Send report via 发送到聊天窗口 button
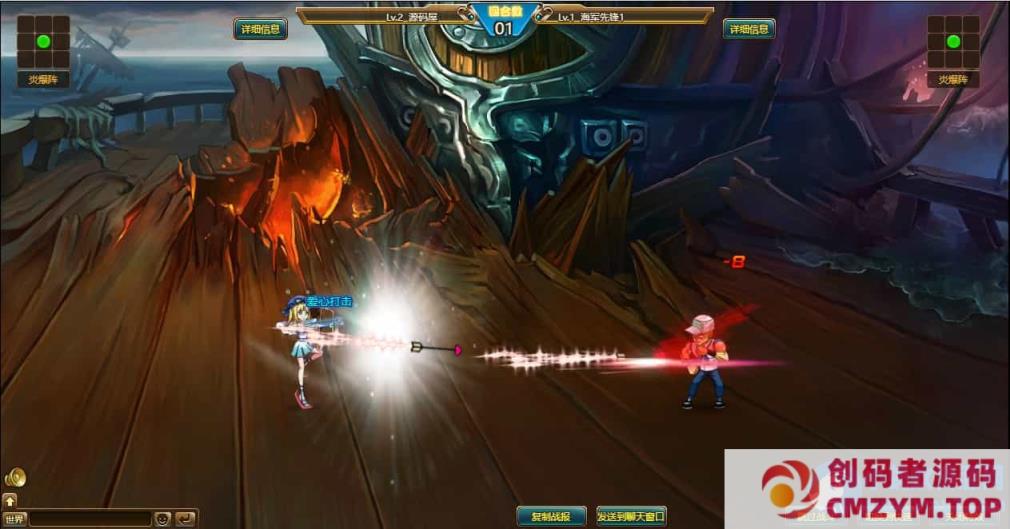Viewport: 1010px width, 529px height. 631,516
